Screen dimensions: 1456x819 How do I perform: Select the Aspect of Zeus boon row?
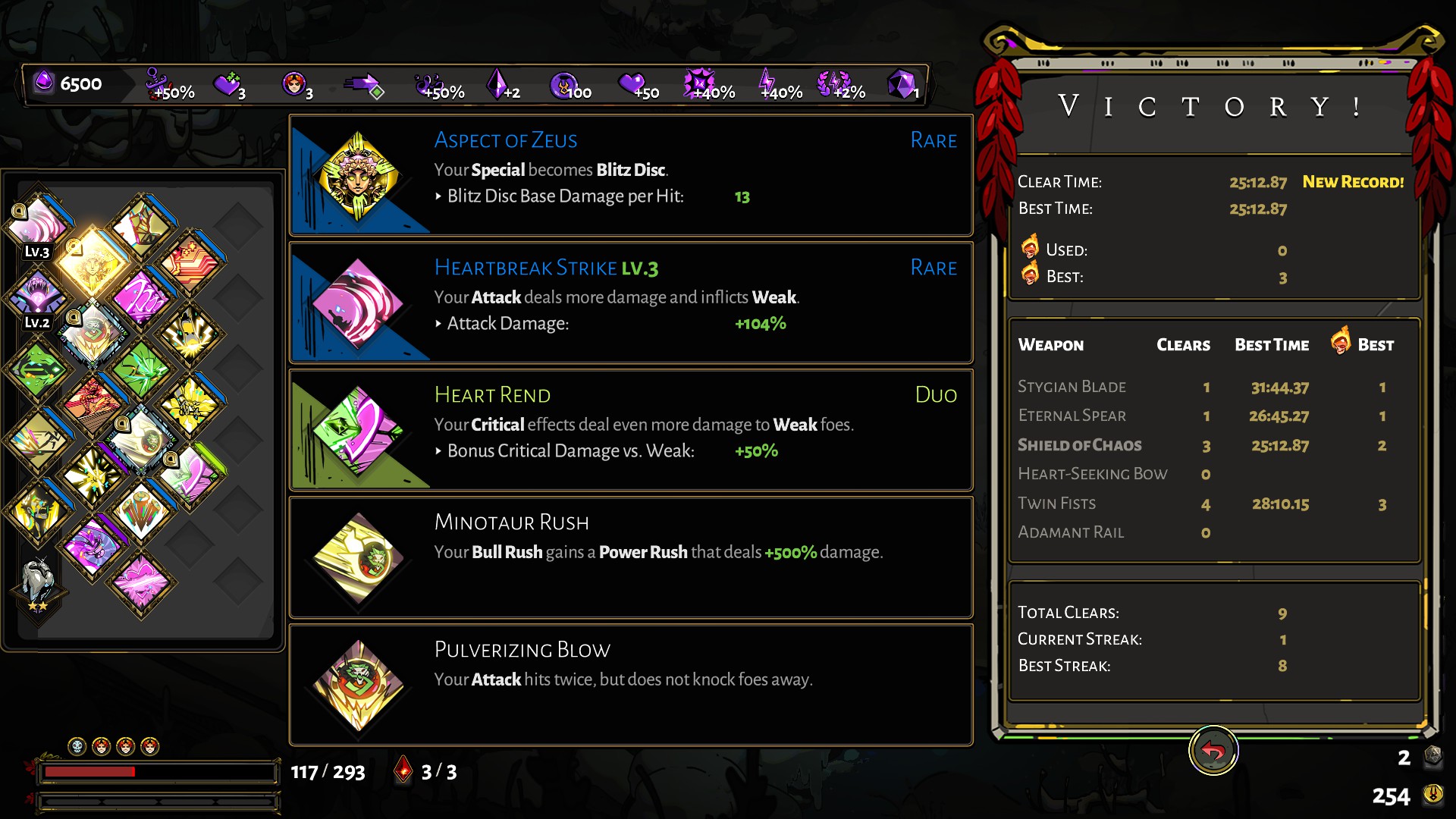(x=631, y=175)
